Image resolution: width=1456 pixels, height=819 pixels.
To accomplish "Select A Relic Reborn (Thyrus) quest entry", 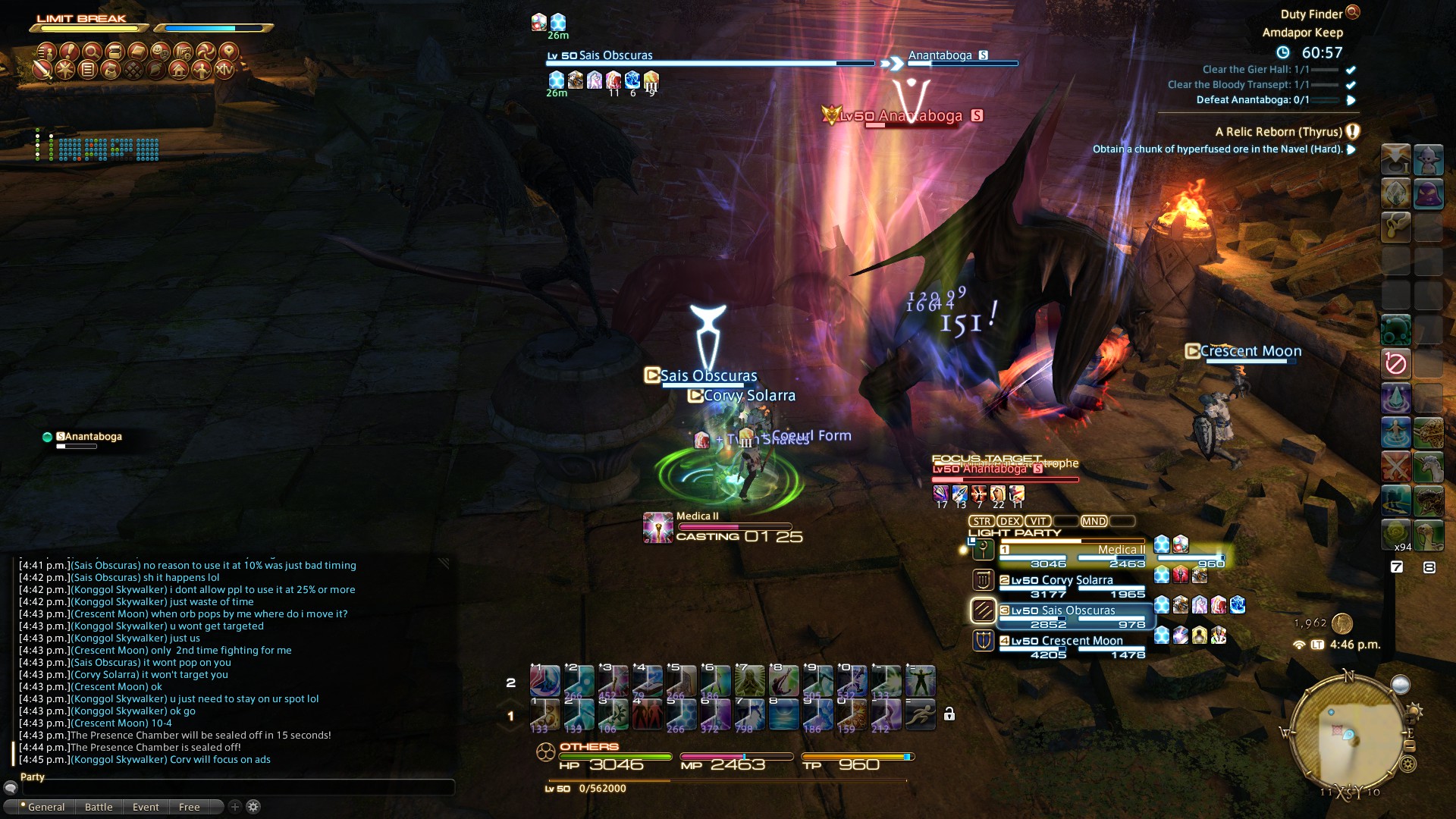I will (1279, 132).
